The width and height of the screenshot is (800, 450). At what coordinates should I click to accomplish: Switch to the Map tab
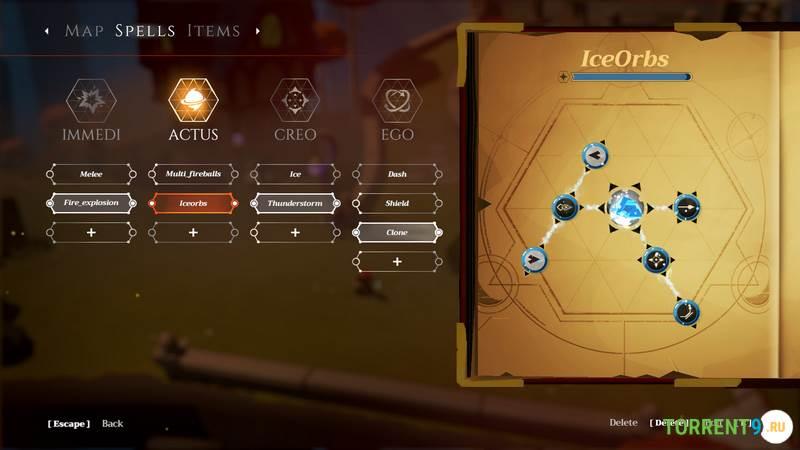85,31
